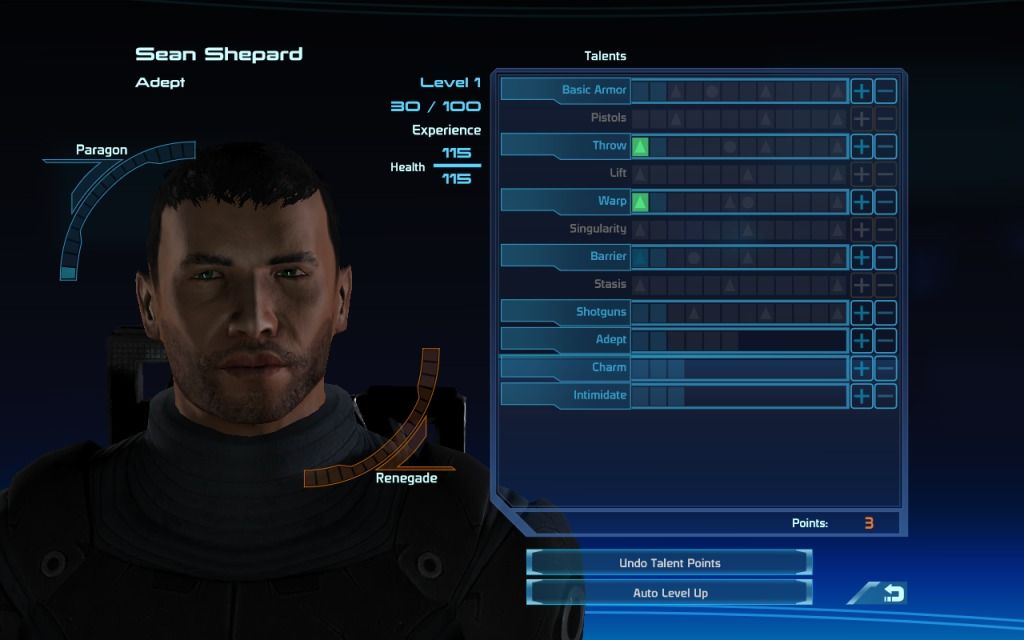Increase the Barrier talent
The image size is (1024, 640).
click(x=861, y=257)
